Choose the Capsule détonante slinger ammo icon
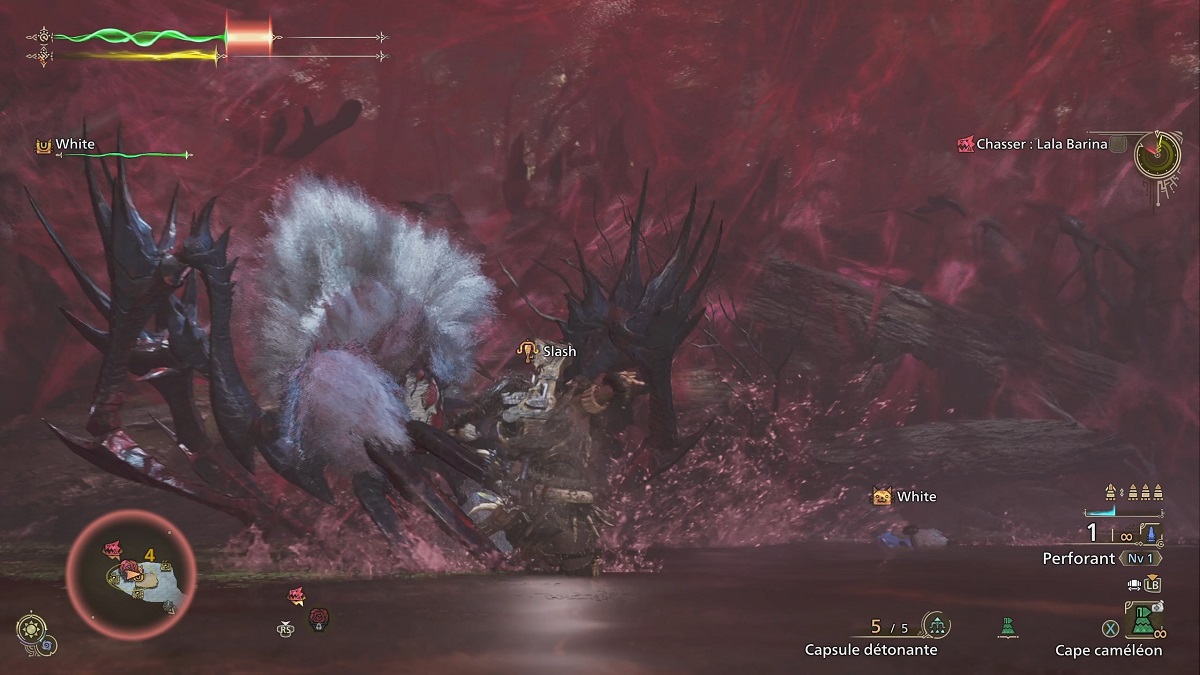Viewport: 1200px width, 675px height. pos(937,626)
